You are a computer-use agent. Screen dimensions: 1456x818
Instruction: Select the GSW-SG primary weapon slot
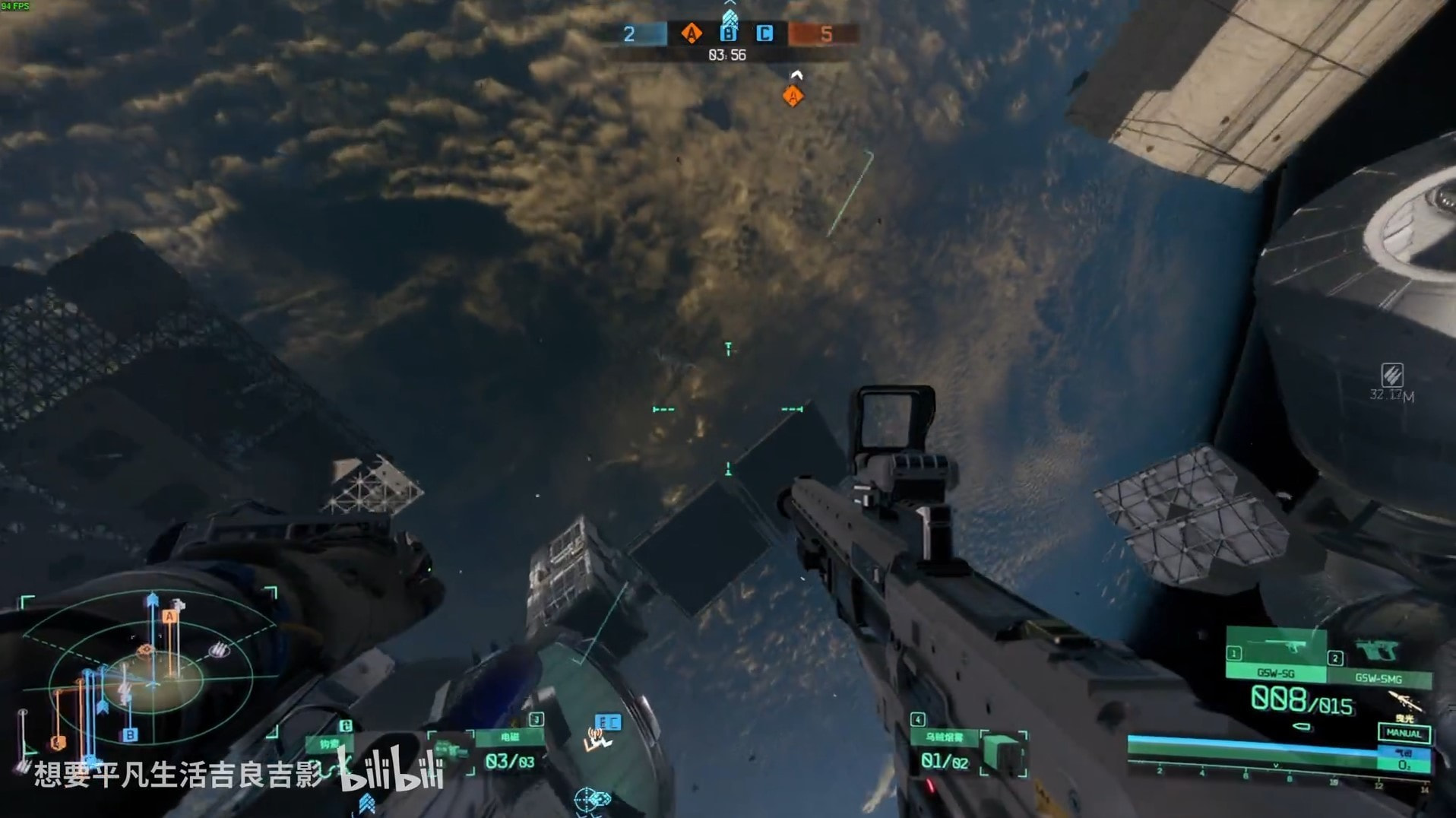pyautogui.click(x=1276, y=653)
